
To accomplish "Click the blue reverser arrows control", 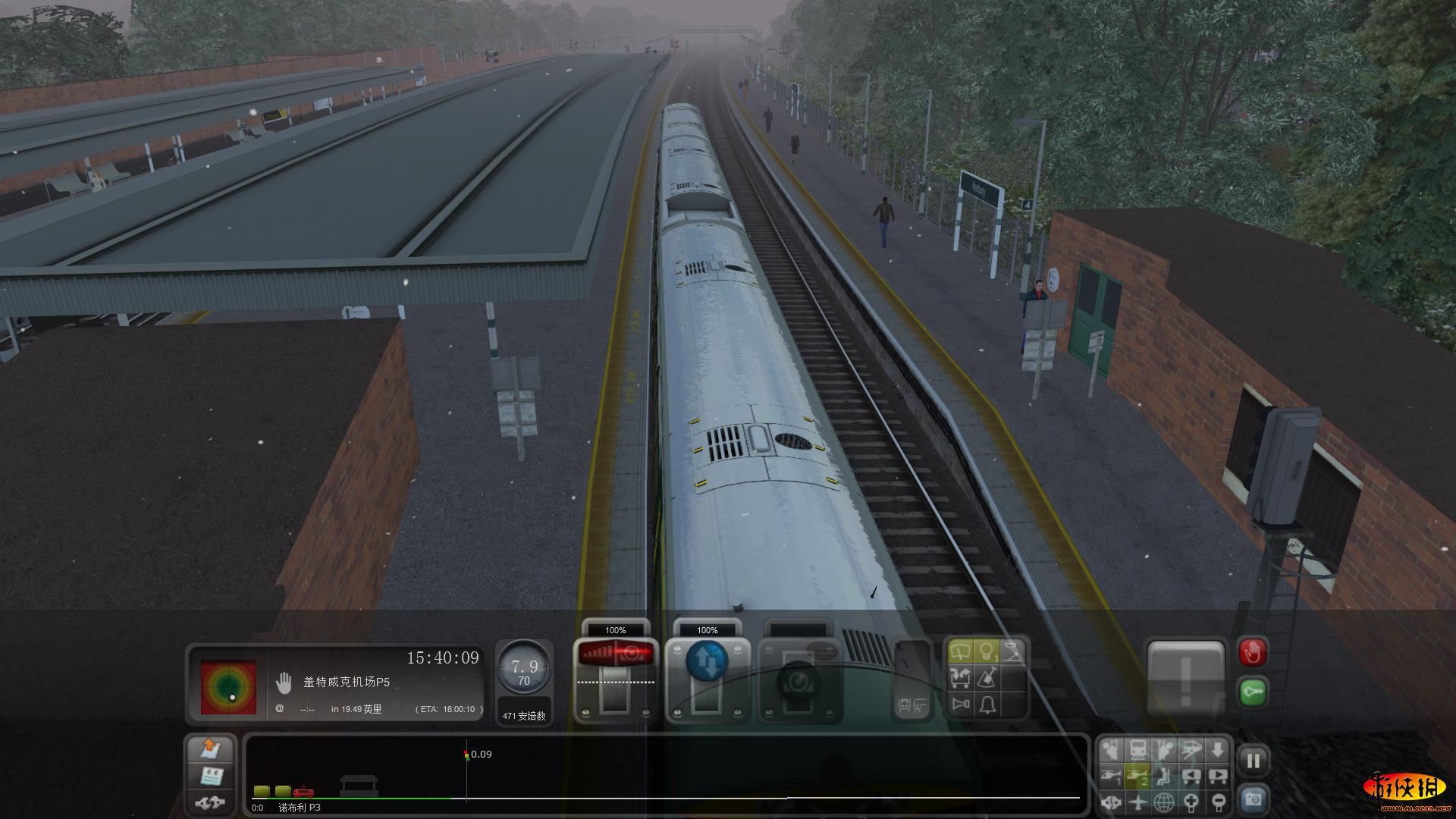I will tap(707, 660).
